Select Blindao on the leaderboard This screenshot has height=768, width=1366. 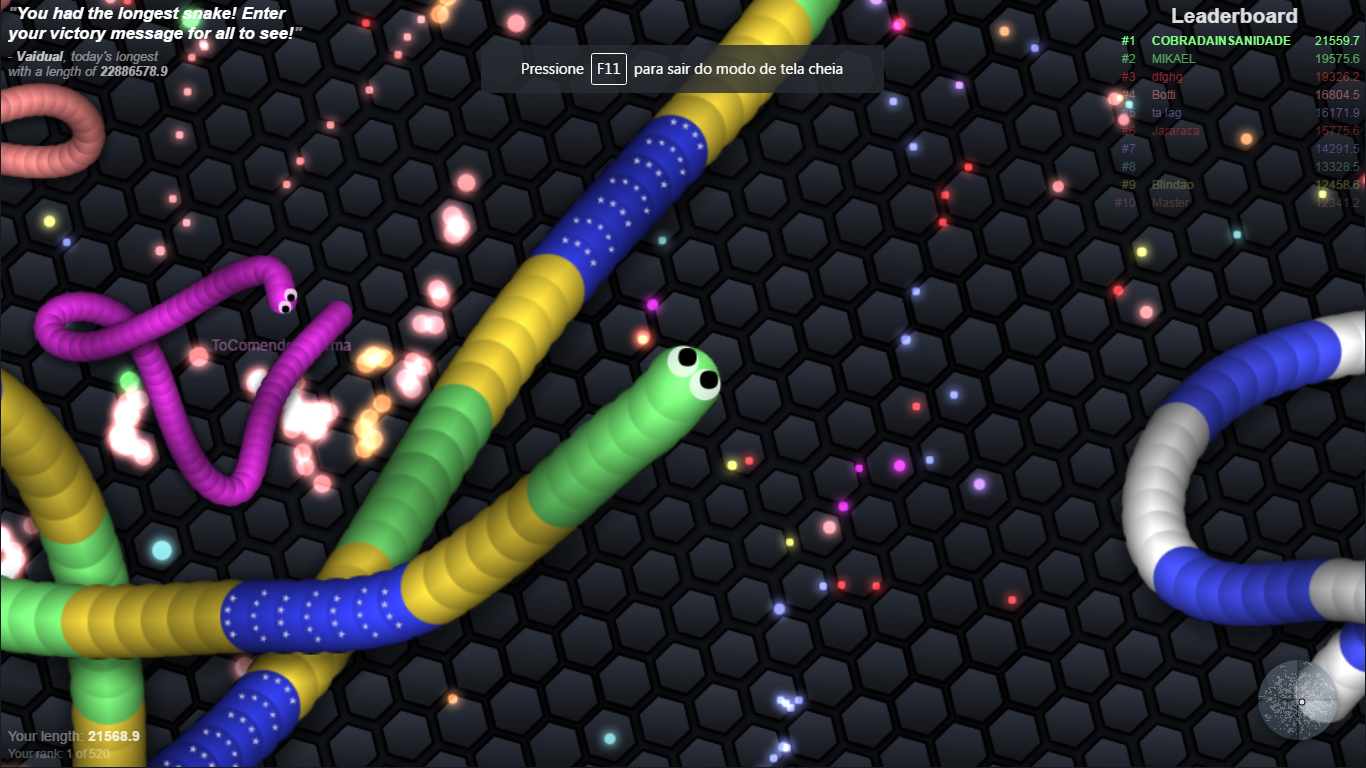(x=1172, y=185)
